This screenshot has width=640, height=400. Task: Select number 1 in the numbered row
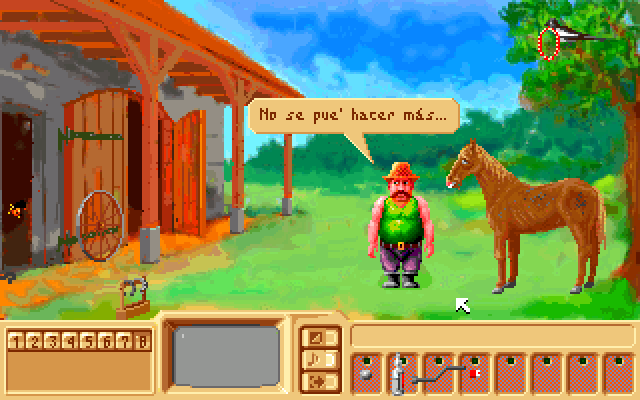click(17, 342)
